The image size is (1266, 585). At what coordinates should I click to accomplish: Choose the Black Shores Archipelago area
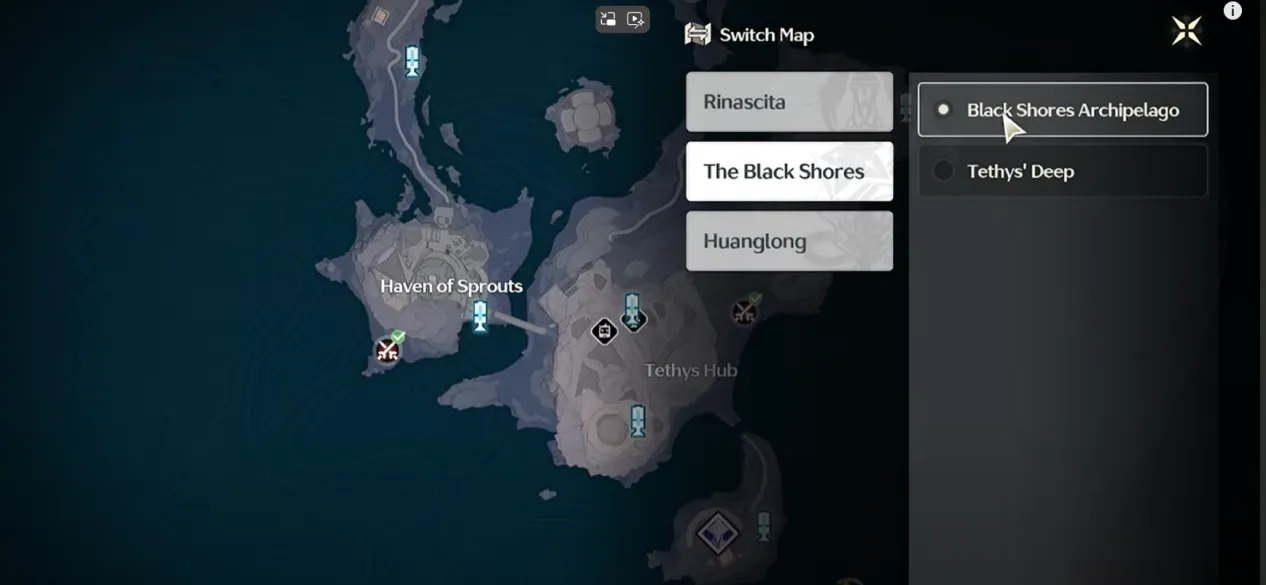click(x=1062, y=110)
